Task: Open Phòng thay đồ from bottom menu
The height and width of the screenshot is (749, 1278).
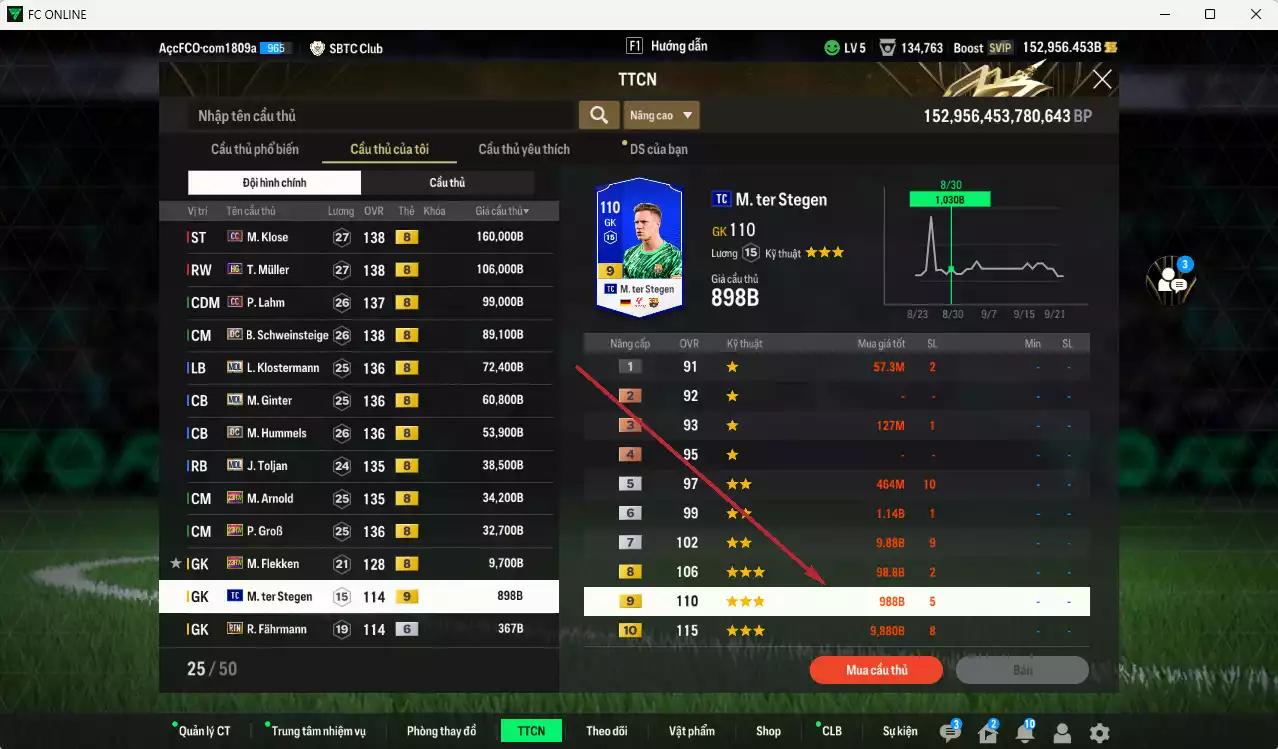Action: pyautogui.click(x=441, y=731)
